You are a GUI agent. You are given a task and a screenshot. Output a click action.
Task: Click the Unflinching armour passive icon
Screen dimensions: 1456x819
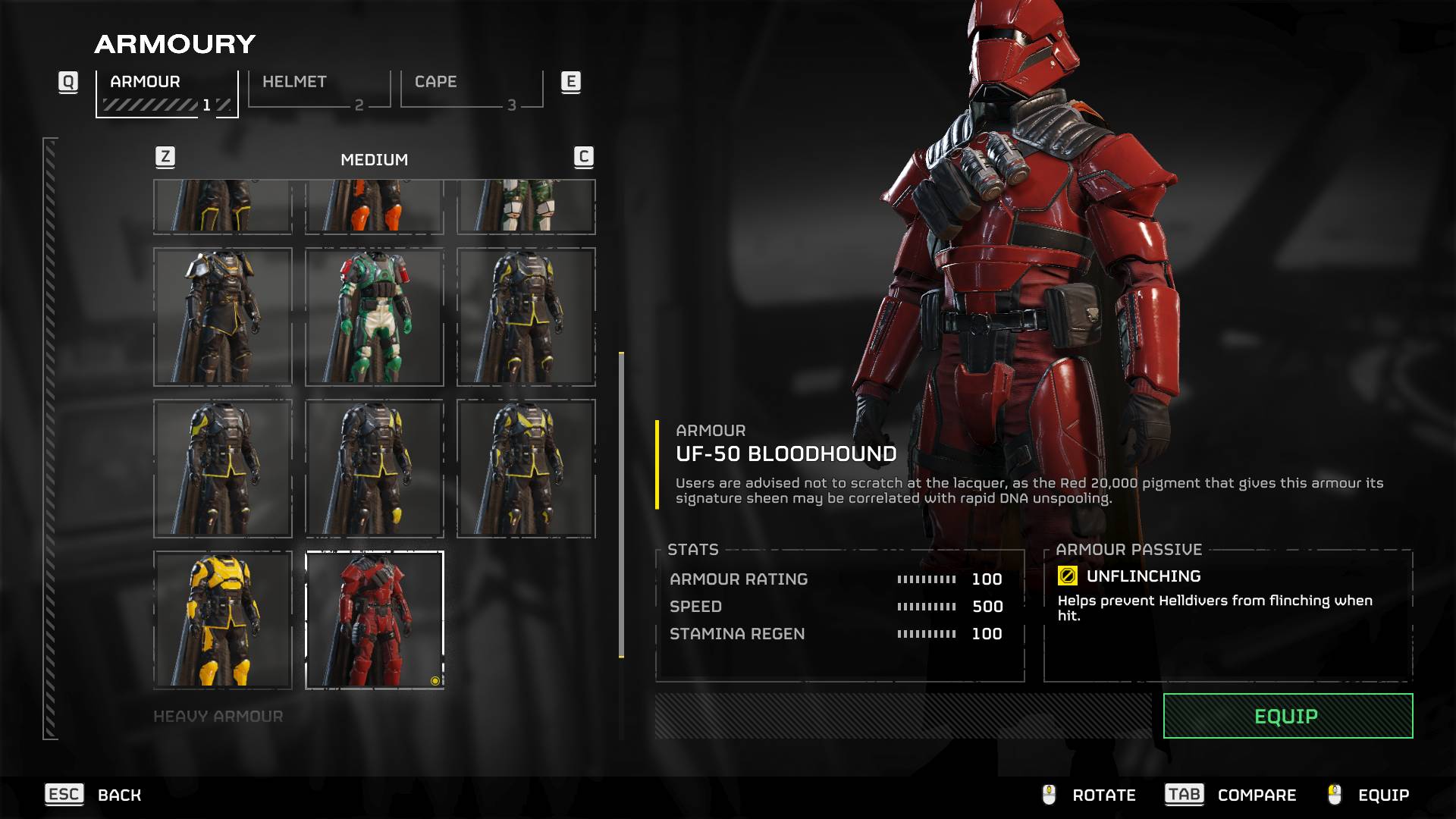click(x=1067, y=576)
